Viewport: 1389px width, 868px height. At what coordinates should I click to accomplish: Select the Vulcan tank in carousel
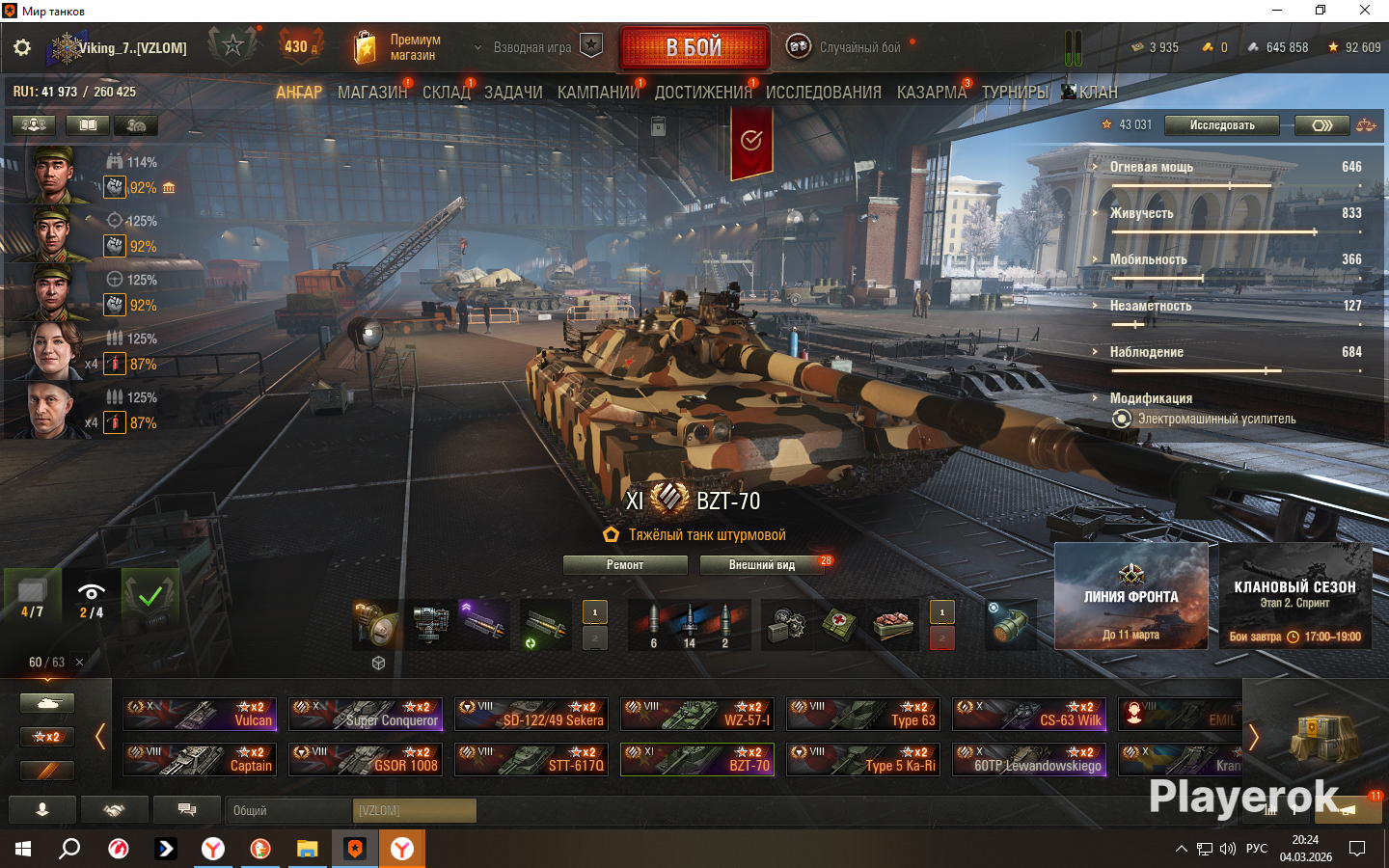(x=200, y=714)
